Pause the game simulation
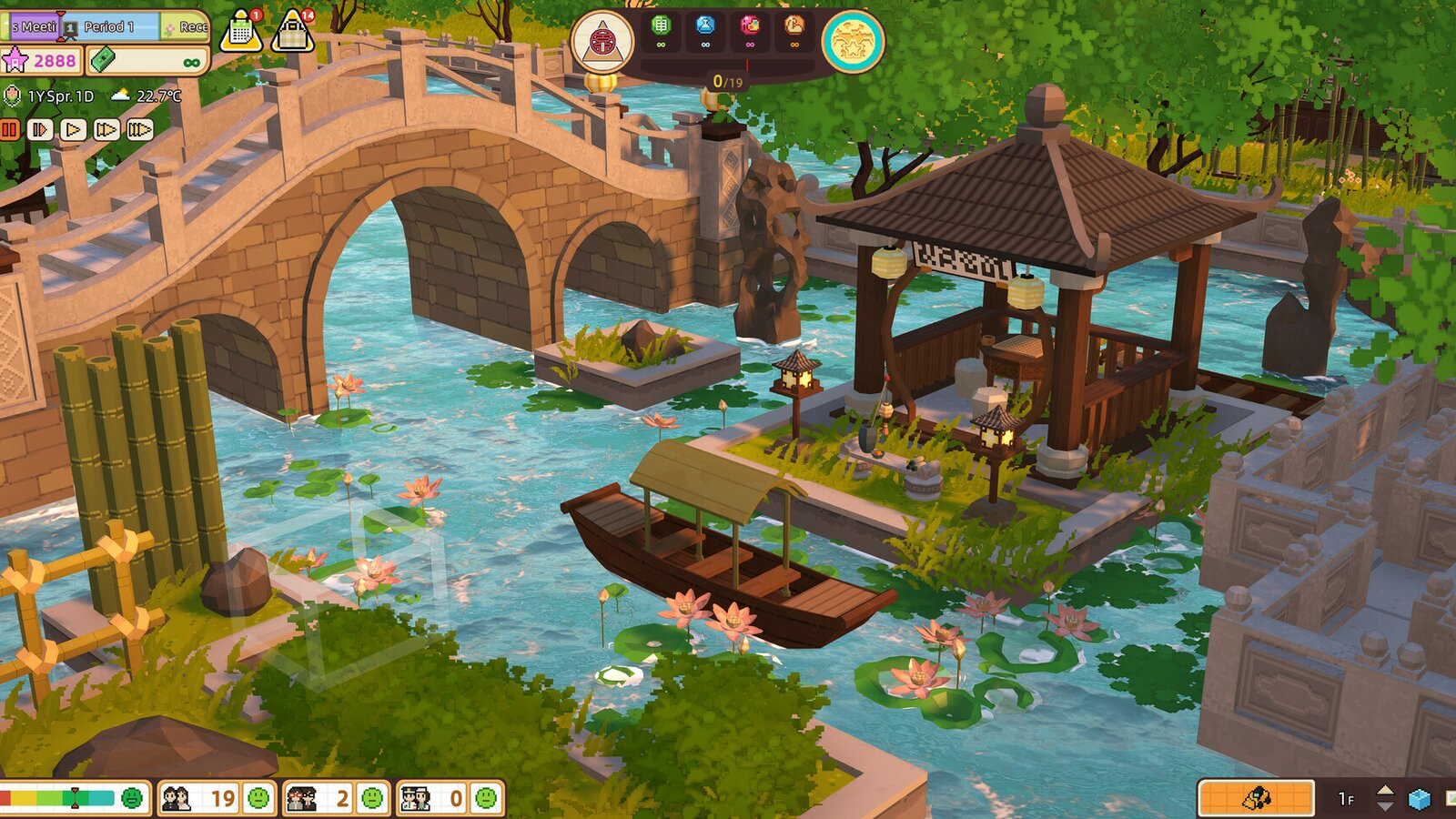This screenshot has height=819, width=1456. 10,128
